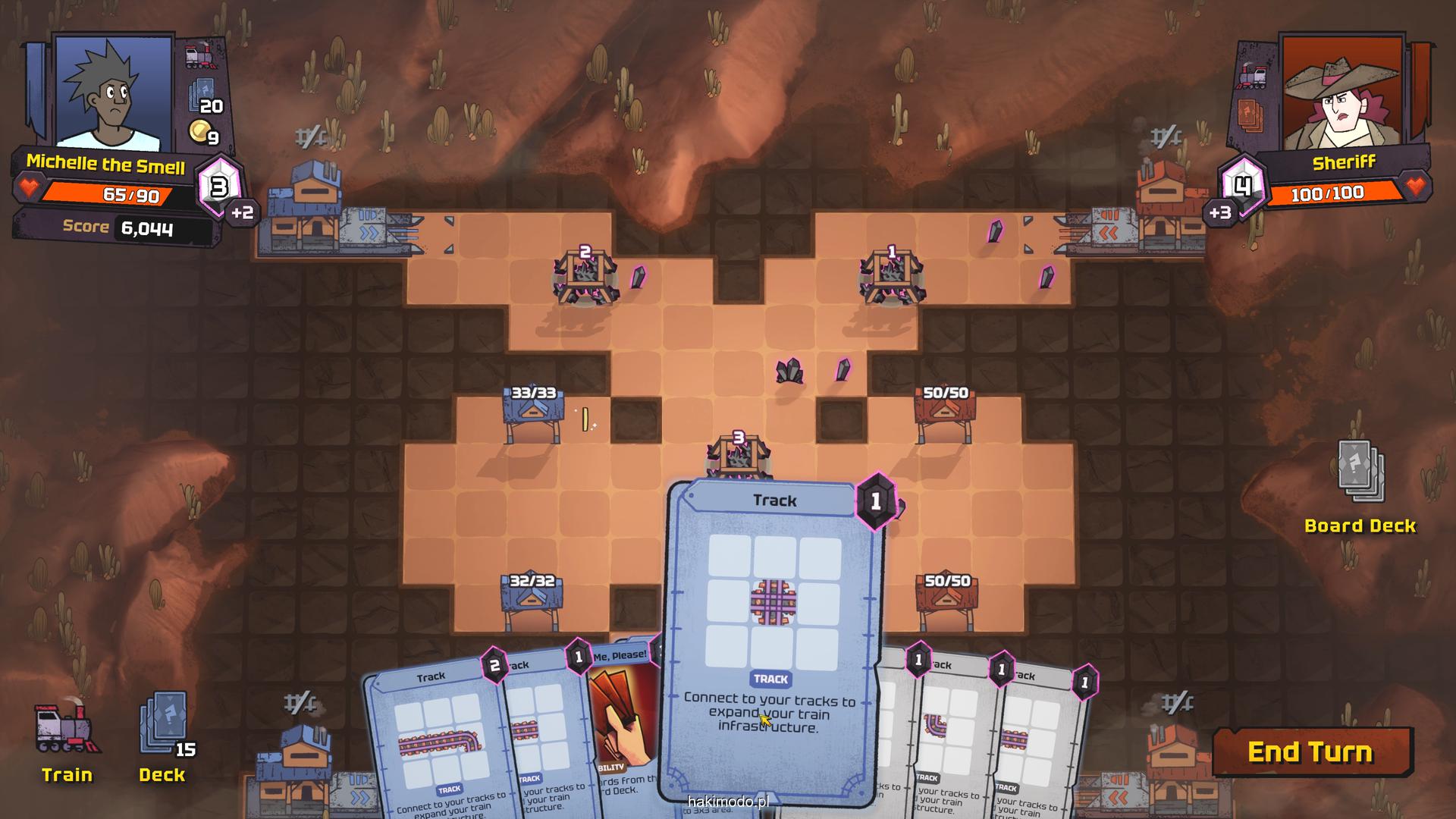Choose the red 'Me, Please!' ability card
The width and height of the screenshot is (1456, 819).
623,720
